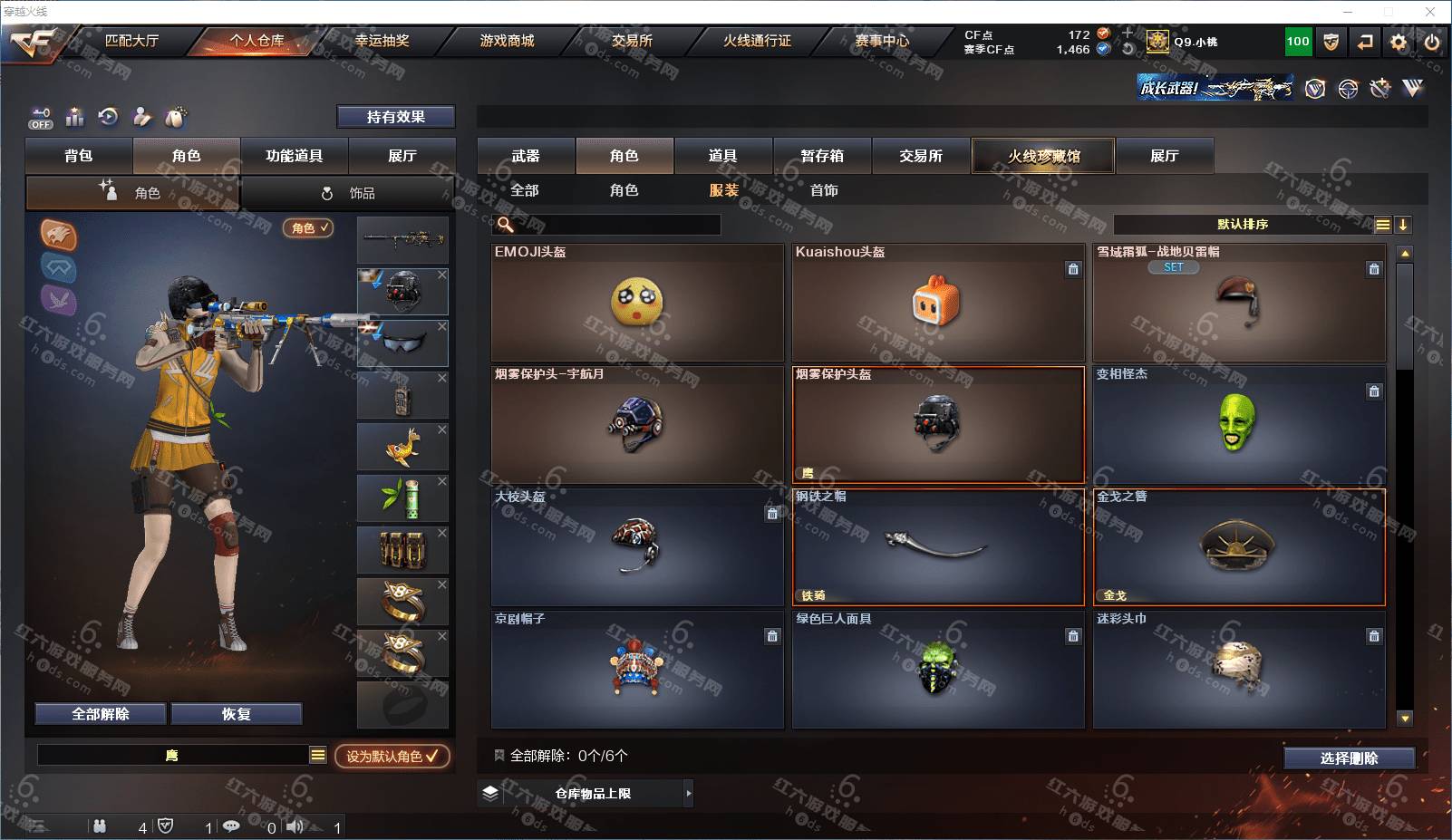Pick the green 变相怪杰 mask
The image size is (1452, 840).
[1238, 424]
